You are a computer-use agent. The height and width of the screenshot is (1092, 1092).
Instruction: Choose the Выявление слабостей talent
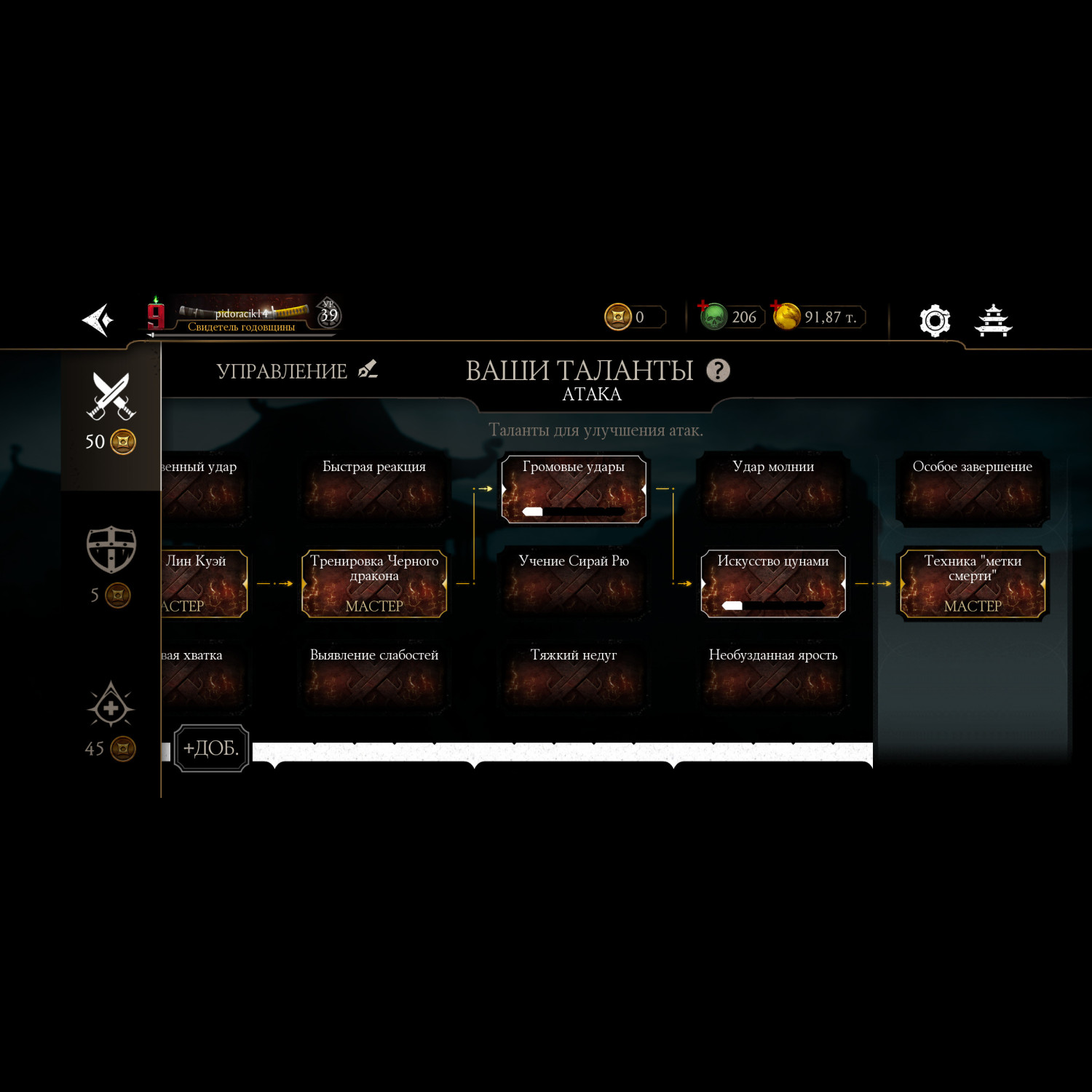[374, 677]
